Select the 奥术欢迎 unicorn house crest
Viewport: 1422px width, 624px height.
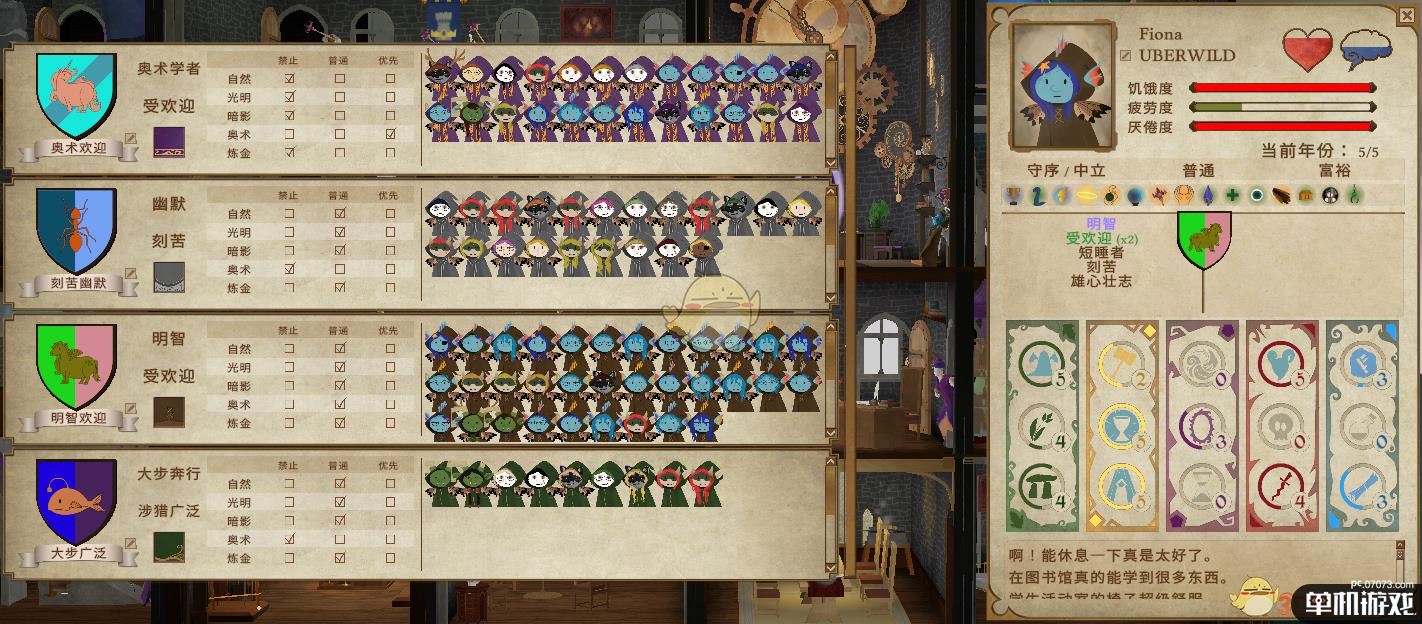(x=77, y=95)
